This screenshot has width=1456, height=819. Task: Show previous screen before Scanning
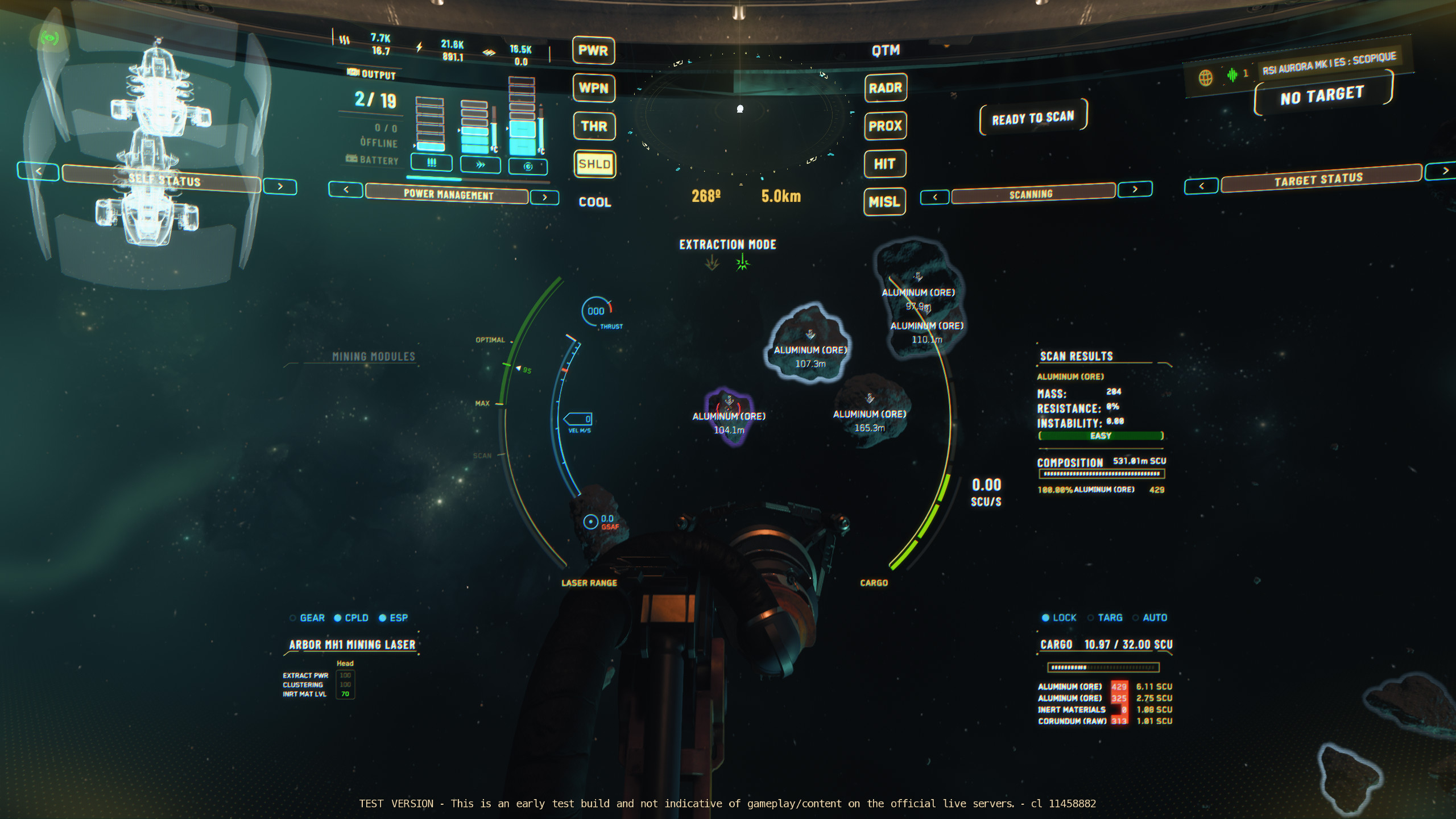[x=935, y=197]
